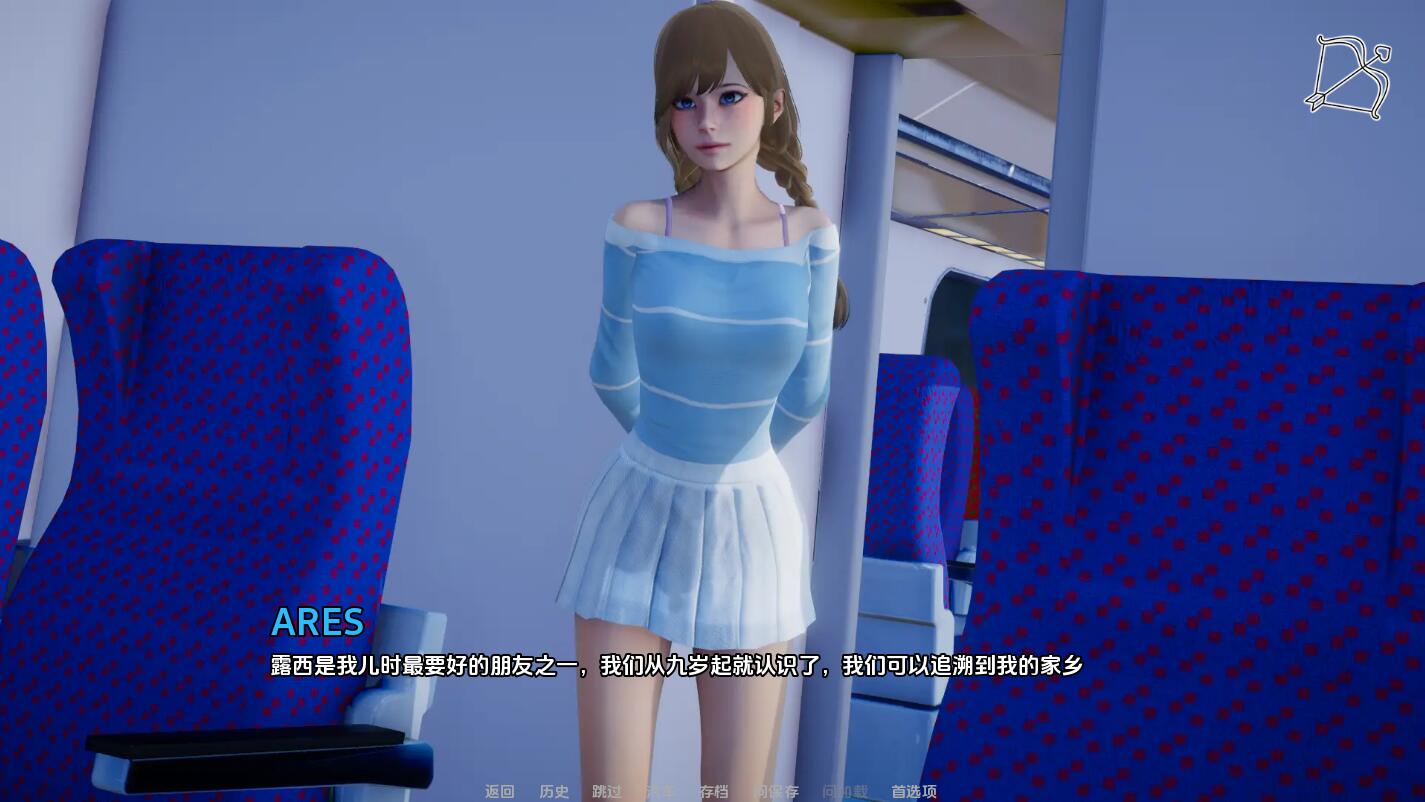Click the ARES speaker name label
Screen dimensions: 1425x802
point(318,623)
